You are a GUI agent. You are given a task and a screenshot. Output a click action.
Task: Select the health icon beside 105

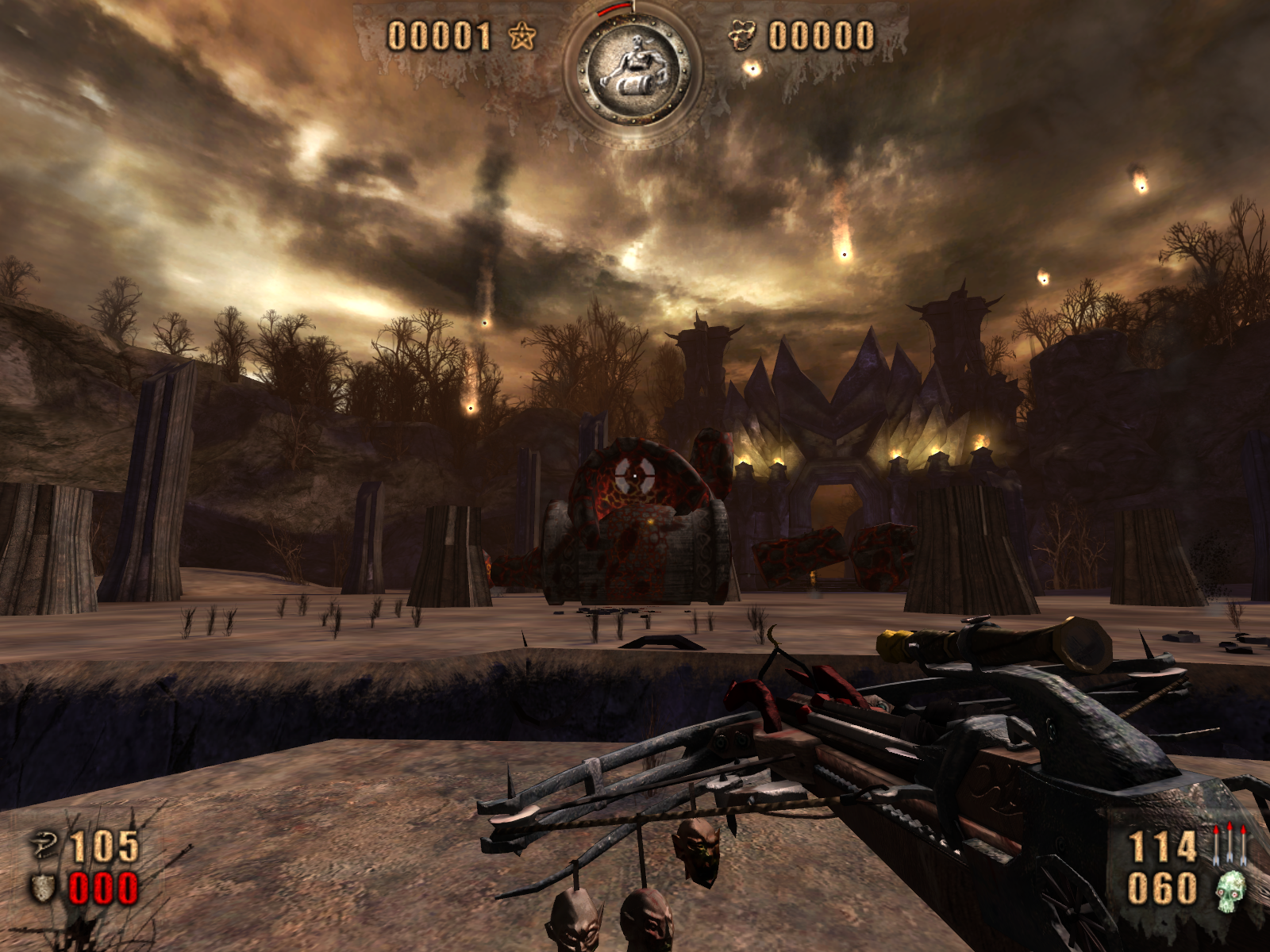pyautogui.click(x=44, y=846)
